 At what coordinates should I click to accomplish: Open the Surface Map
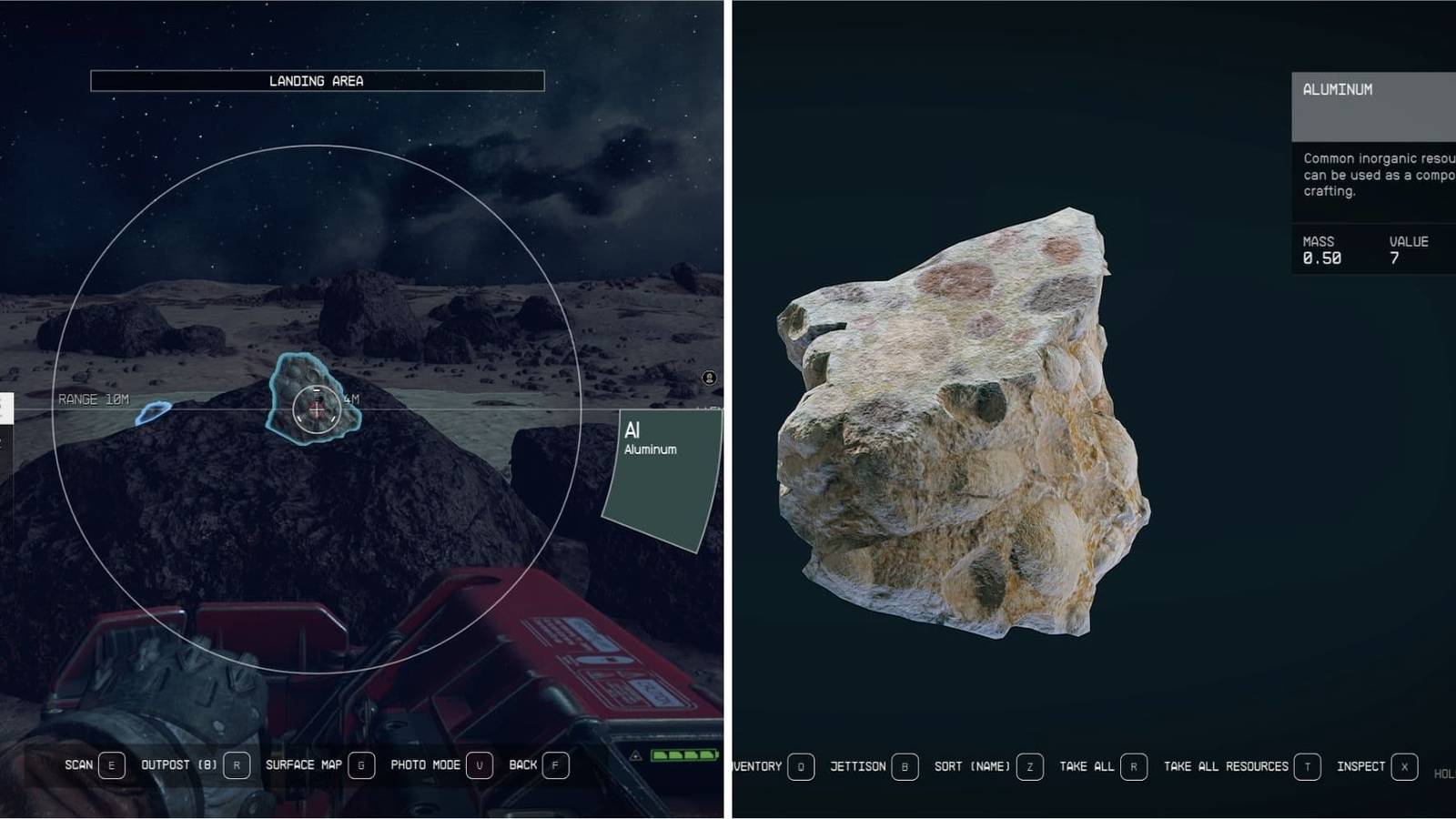[x=304, y=765]
